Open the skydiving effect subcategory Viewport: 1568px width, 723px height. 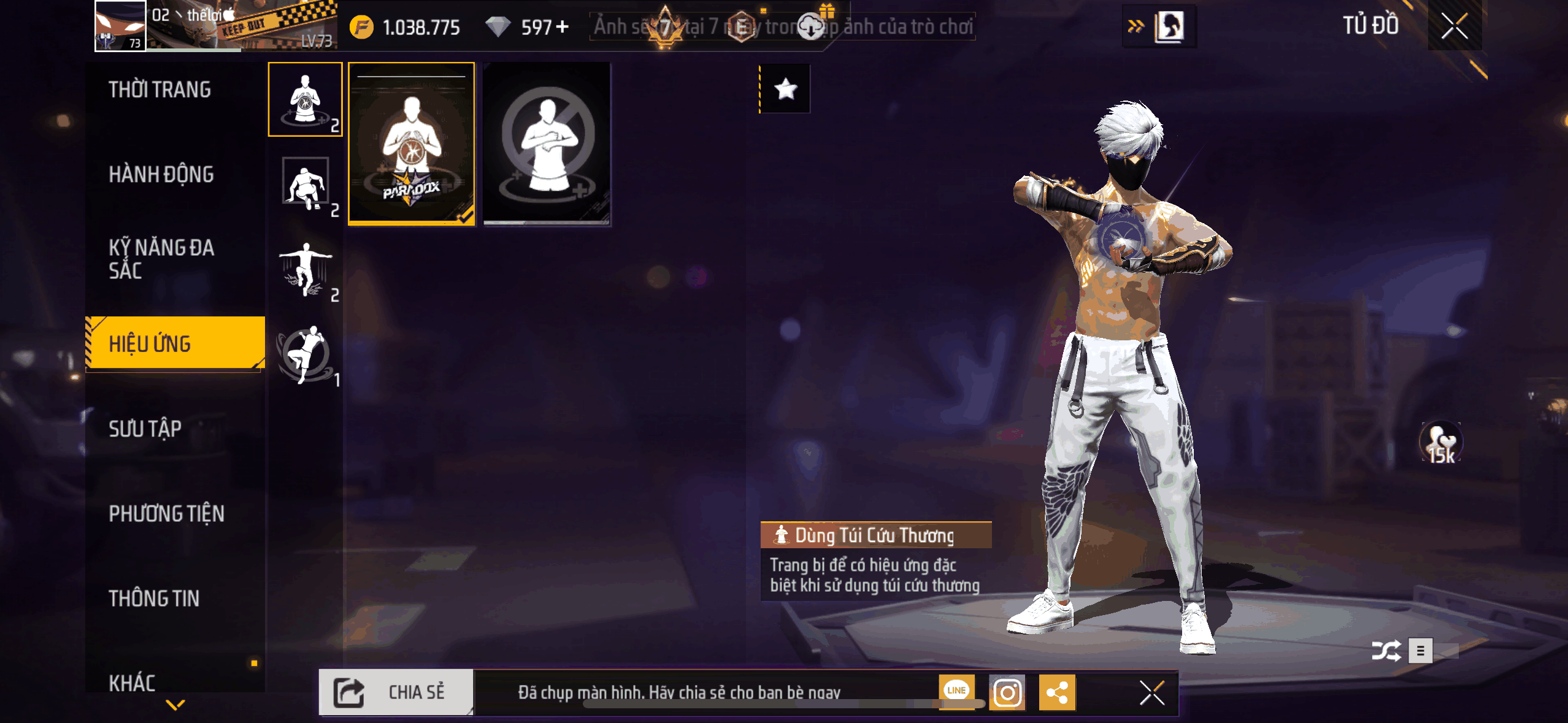(x=305, y=270)
